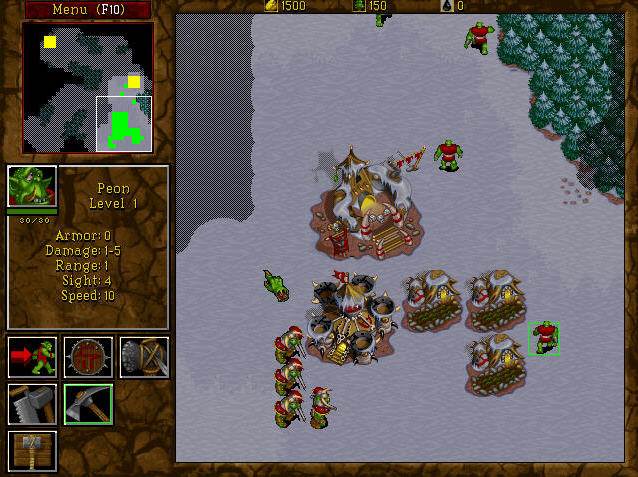The image size is (638, 477).
Task: Open the Build Basic Structure icon
Action: coord(32,450)
